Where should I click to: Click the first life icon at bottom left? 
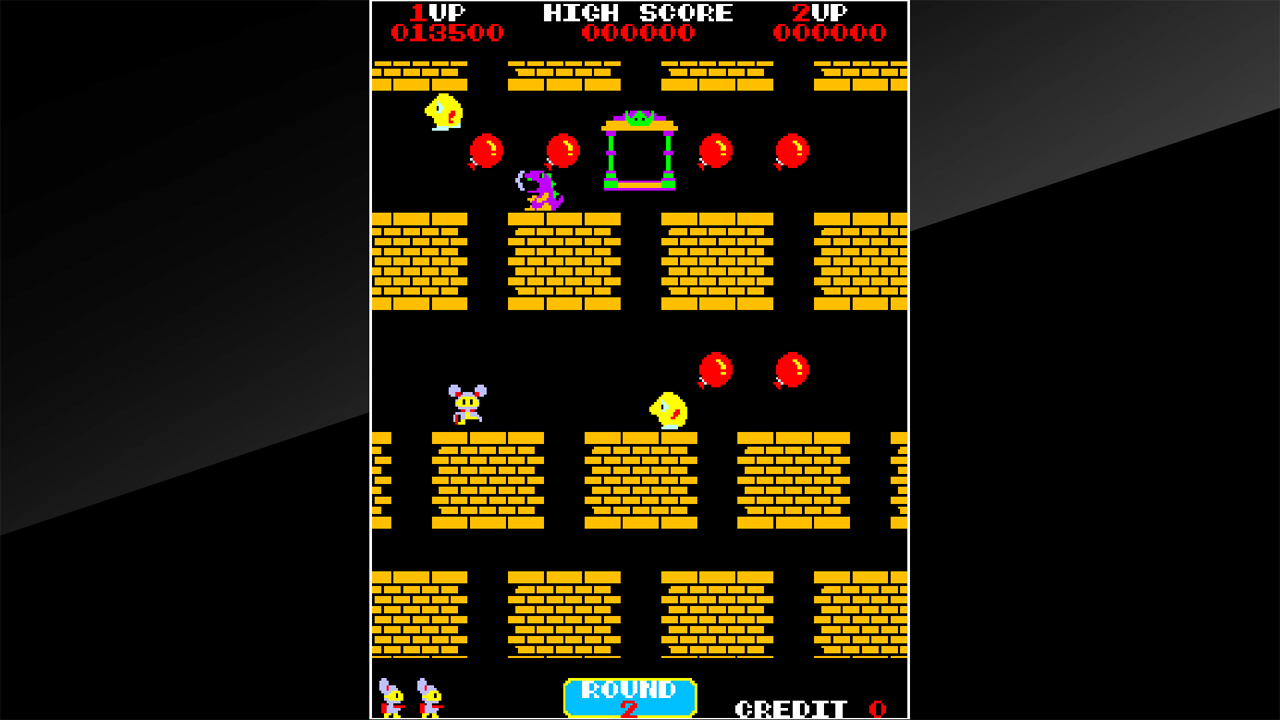(392, 697)
